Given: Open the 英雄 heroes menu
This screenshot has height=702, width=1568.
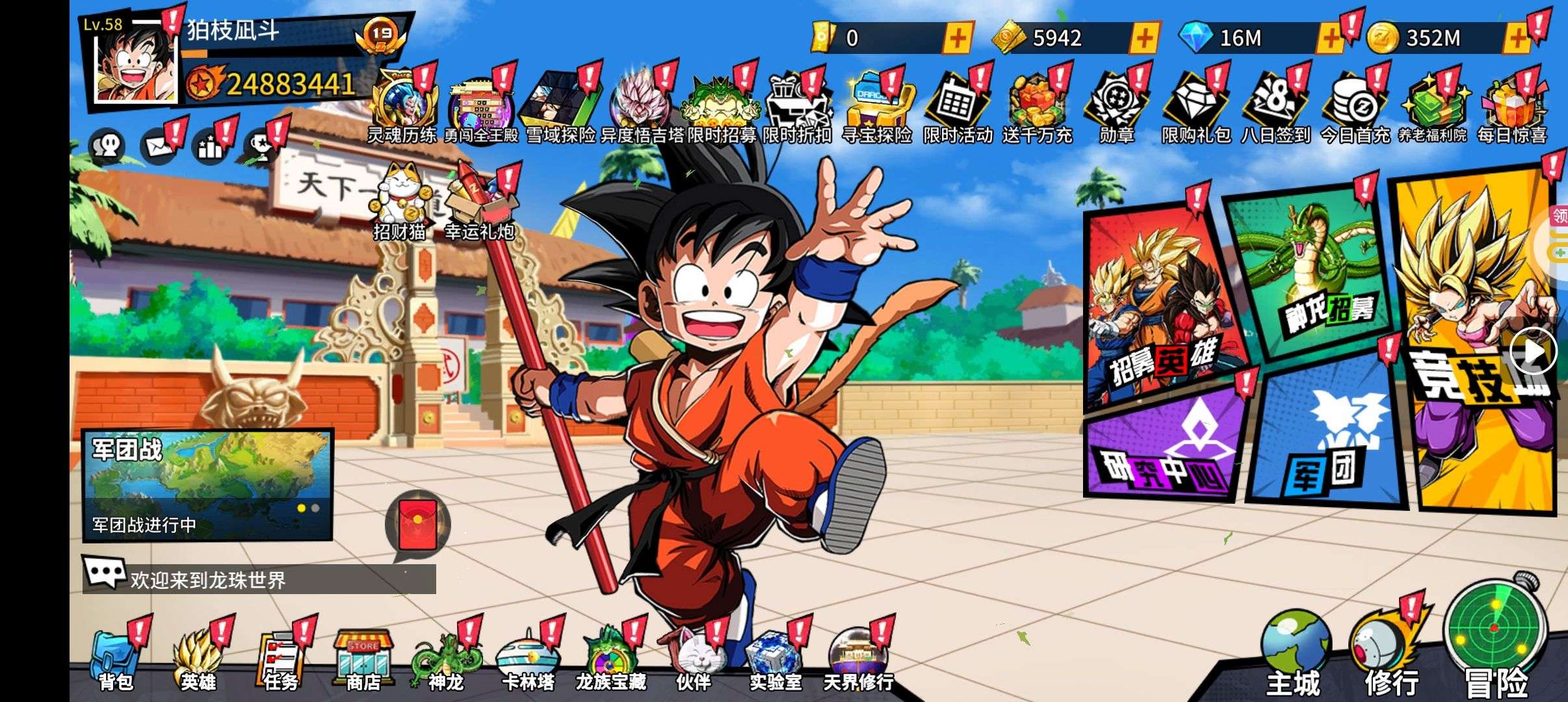Looking at the screenshot, I should 198,658.
